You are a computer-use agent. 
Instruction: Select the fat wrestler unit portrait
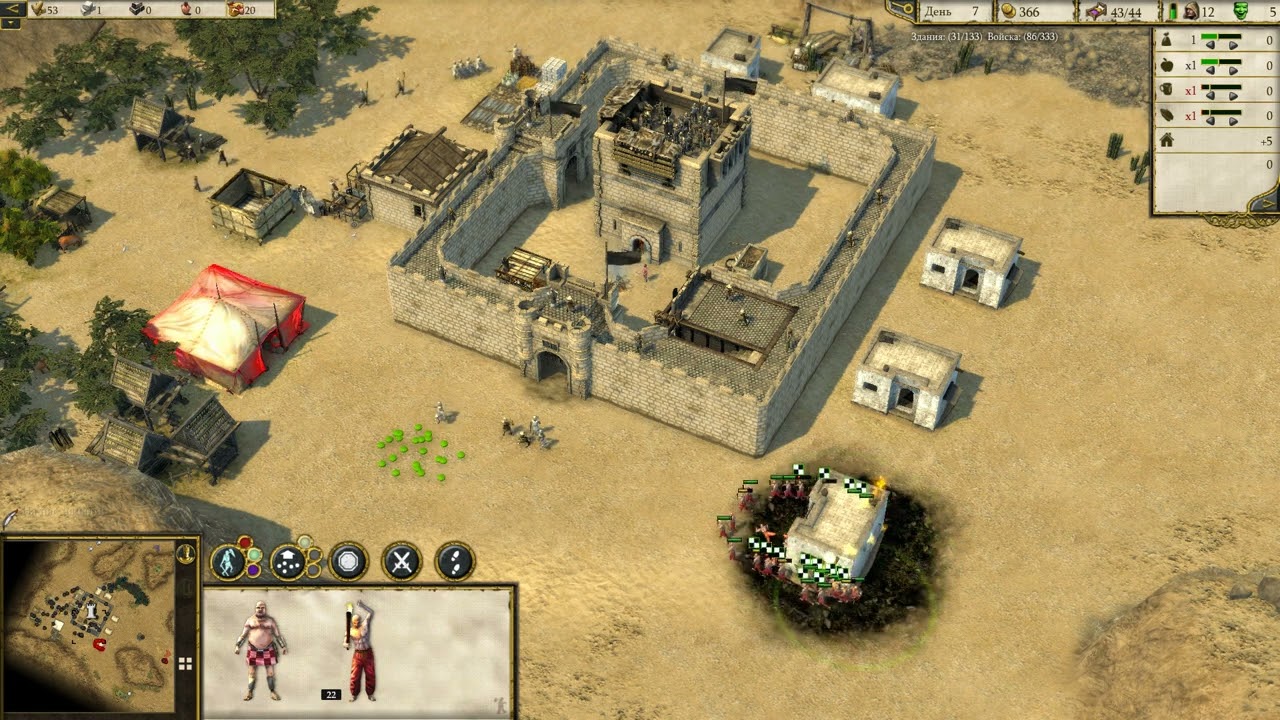click(261, 648)
